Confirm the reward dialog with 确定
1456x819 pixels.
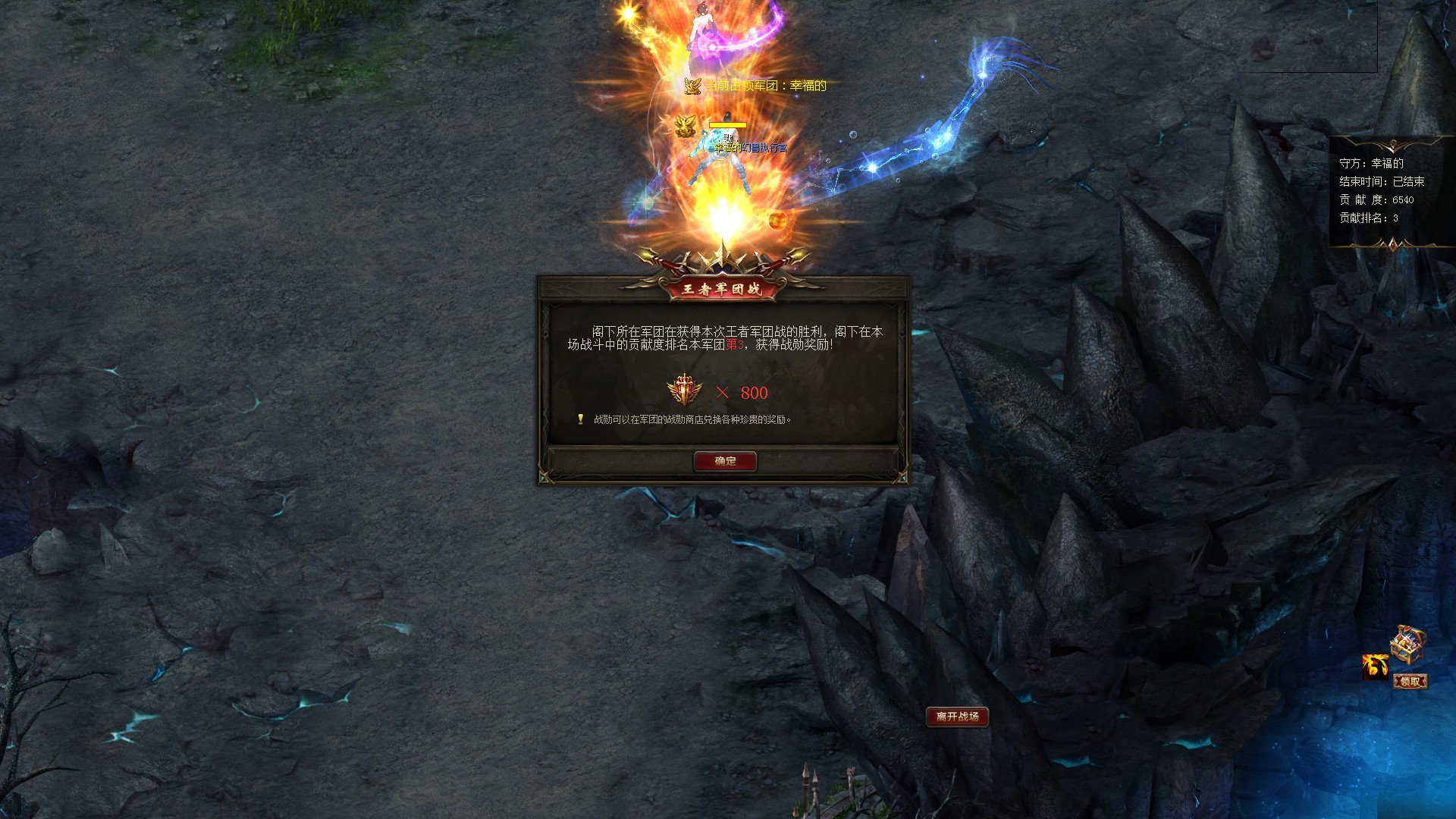coord(725,461)
